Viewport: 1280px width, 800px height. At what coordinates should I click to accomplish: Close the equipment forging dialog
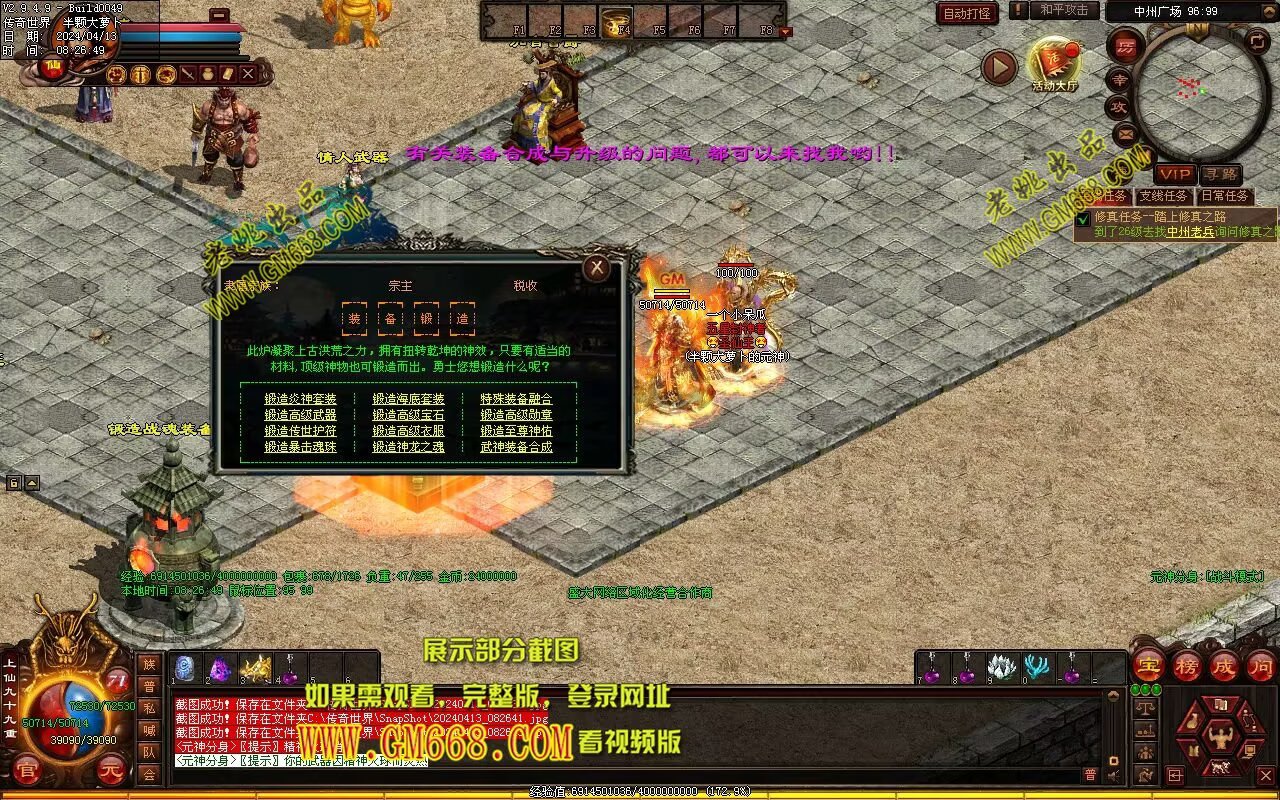click(597, 267)
